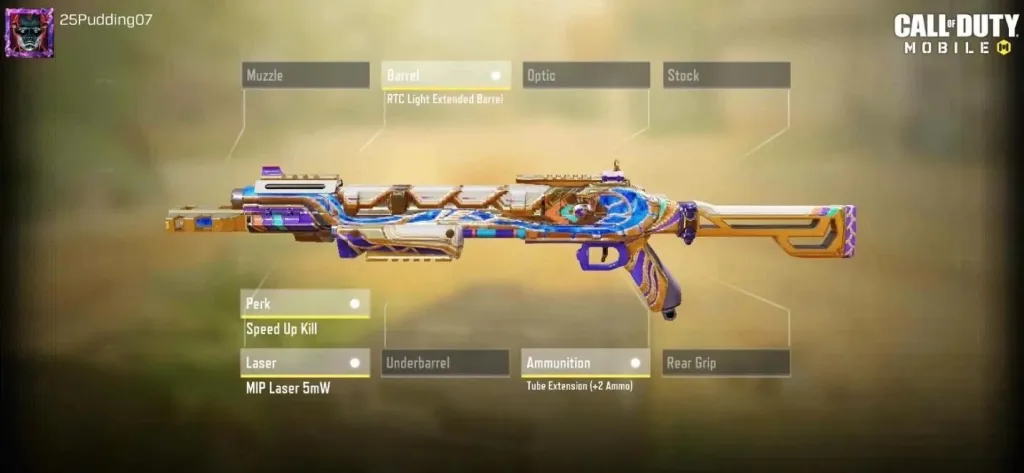Open the Muzzle attachment slot

(x=305, y=75)
